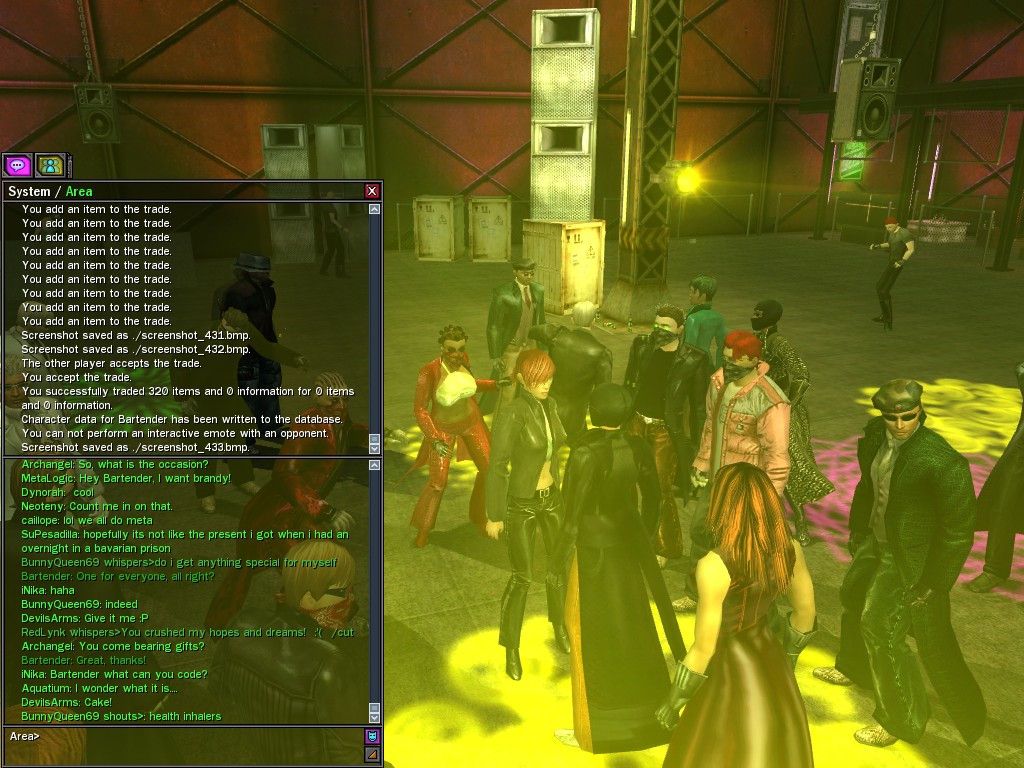The width and height of the screenshot is (1024, 768).
Task: Open the pink speech bubble chat tab
Action: pyautogui.click(x=17, y=165)
